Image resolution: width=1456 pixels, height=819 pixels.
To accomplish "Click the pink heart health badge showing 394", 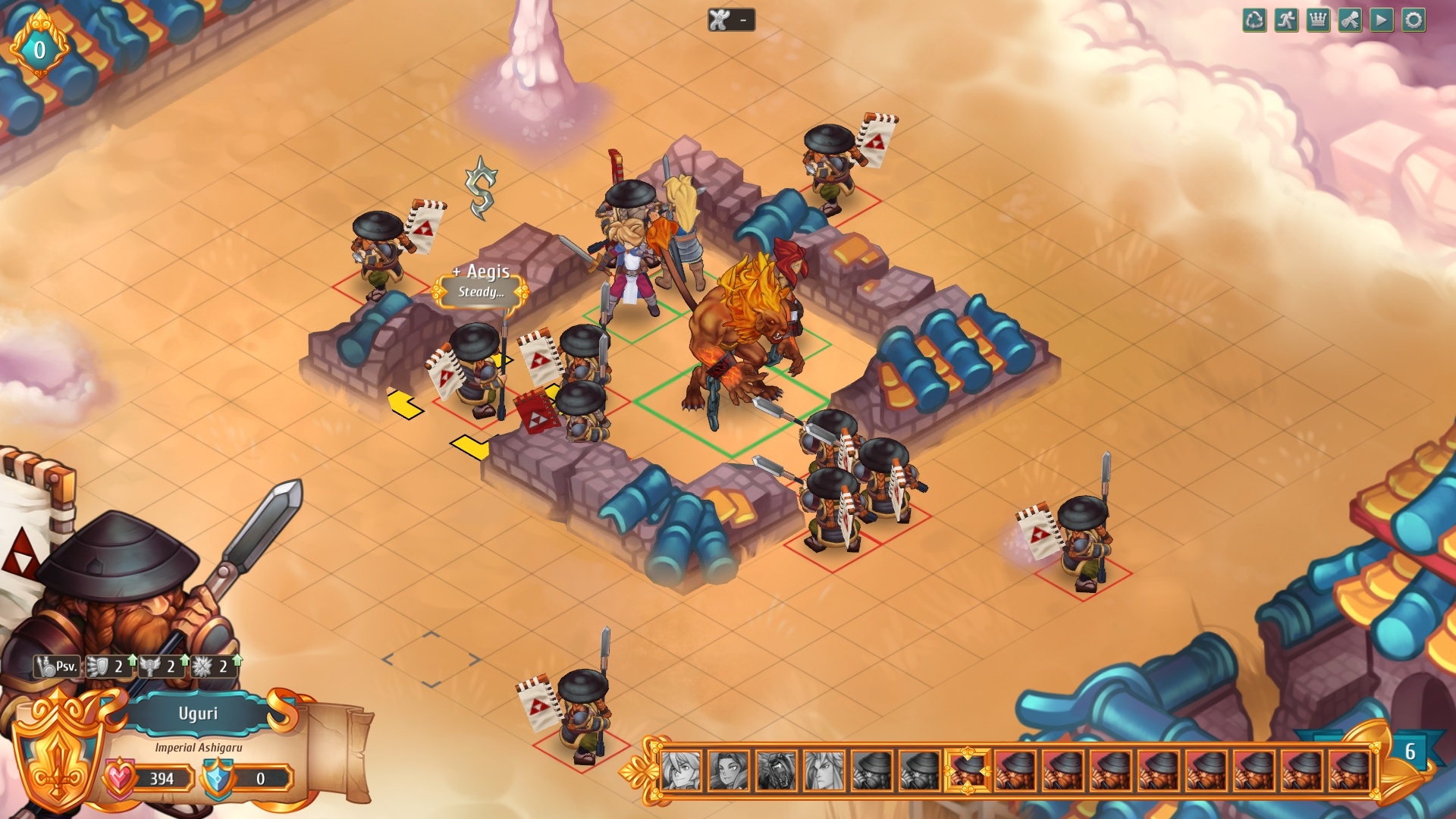I will 121,777.
